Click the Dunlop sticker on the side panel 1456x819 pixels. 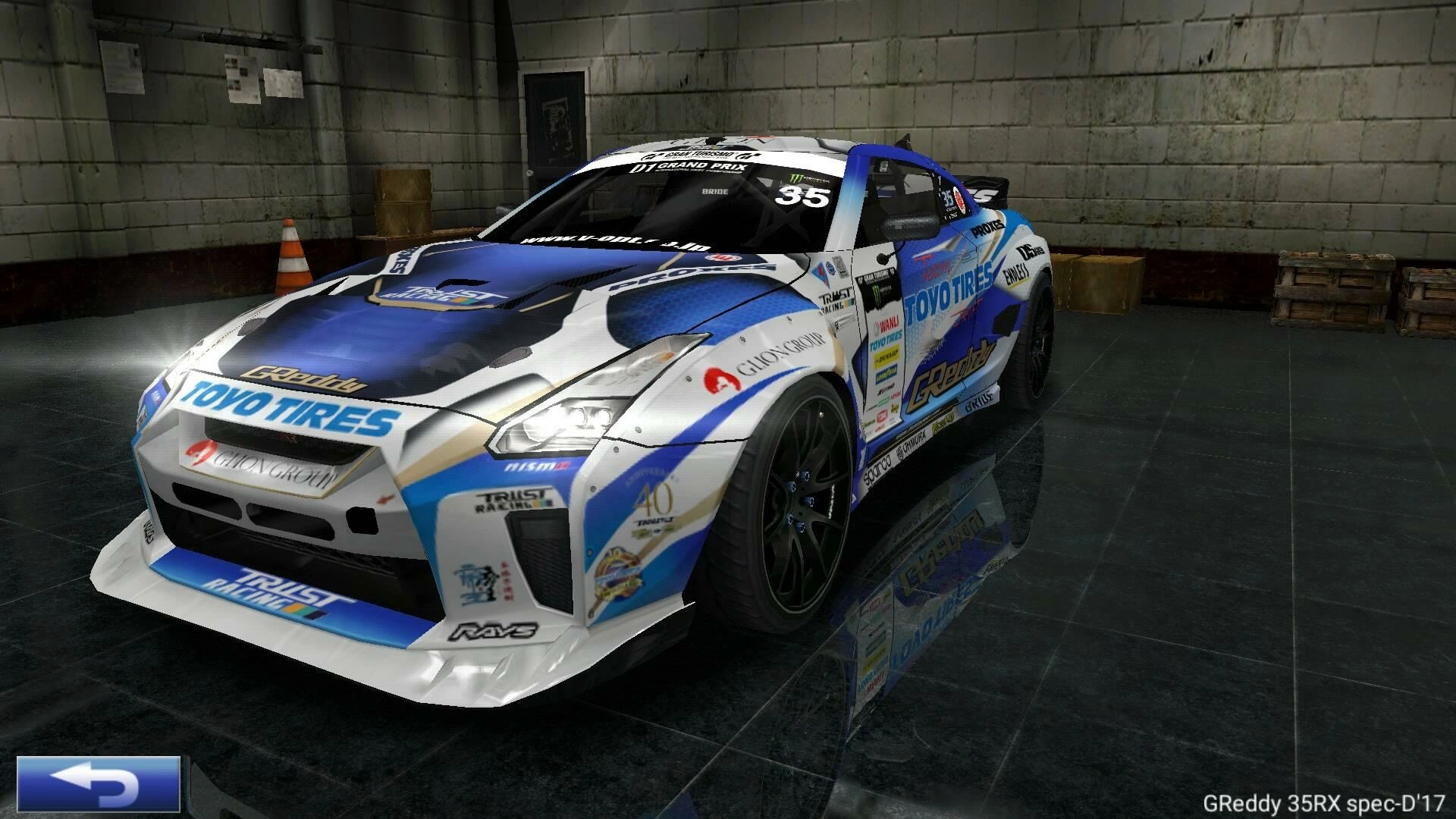tap(887, 356)
